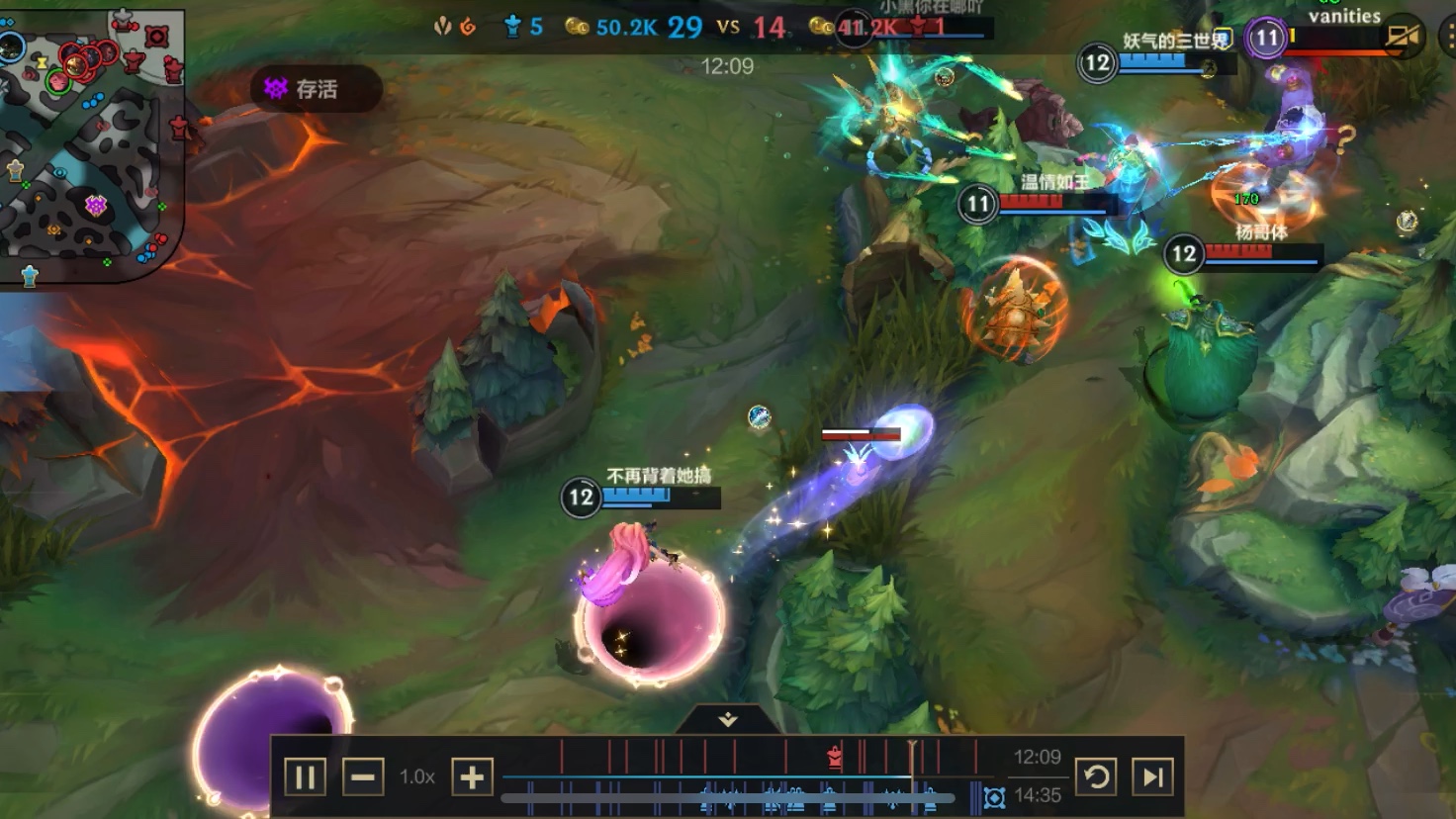Image resolution: width=1456 pixels, height=819 pixels.
Task: Click the 存活 status button
Action: point(316,89)
